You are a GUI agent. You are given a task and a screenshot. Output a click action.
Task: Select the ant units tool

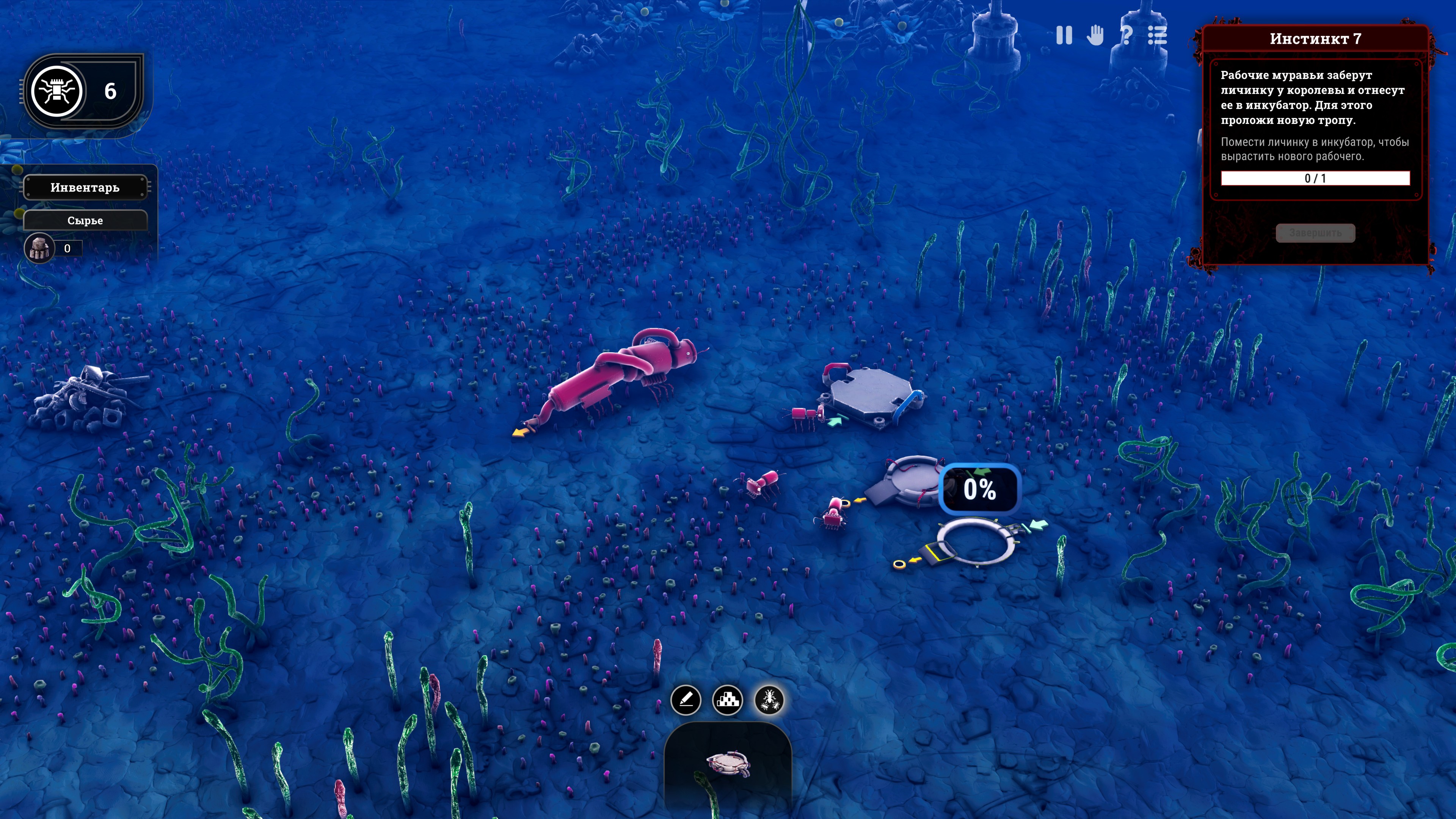(x=769, y=700)
